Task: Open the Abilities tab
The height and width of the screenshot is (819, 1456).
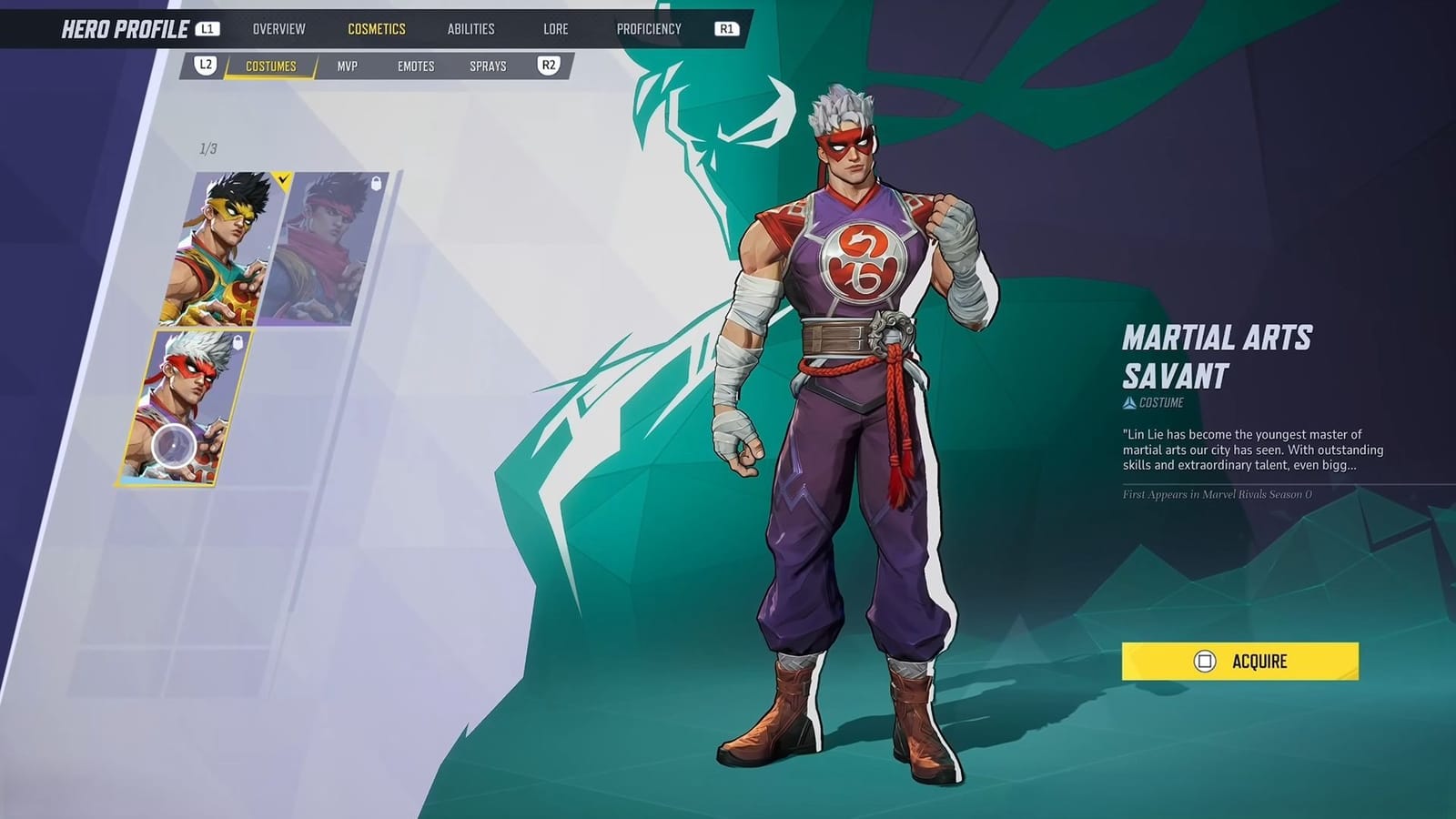Action: click(471, 28)
